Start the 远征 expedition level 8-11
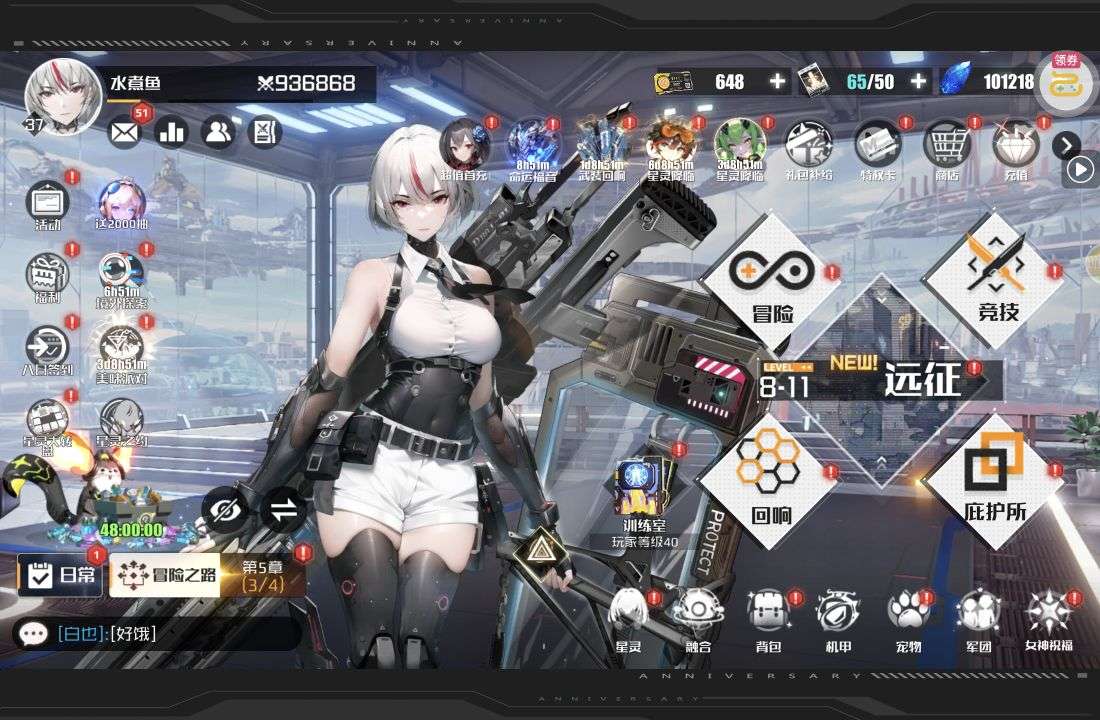 tap(880, 380)
